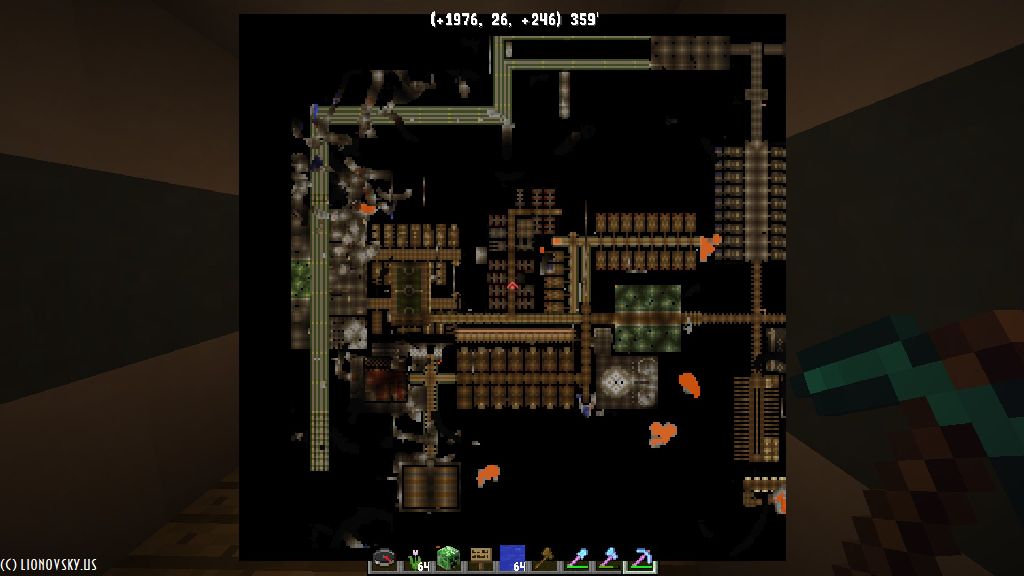This screenshot has width=1024, height=576.
Task: Select the diamond pickaxe slot
Action: [640, 558]
